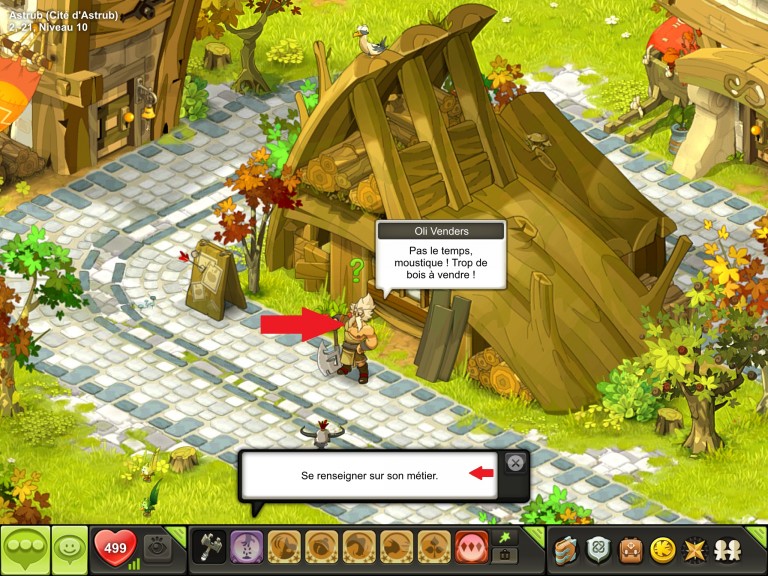The height and width of the screenshot is (576, 768).
Task: Close the dialogue box with X
Action: tap(514, 462)
